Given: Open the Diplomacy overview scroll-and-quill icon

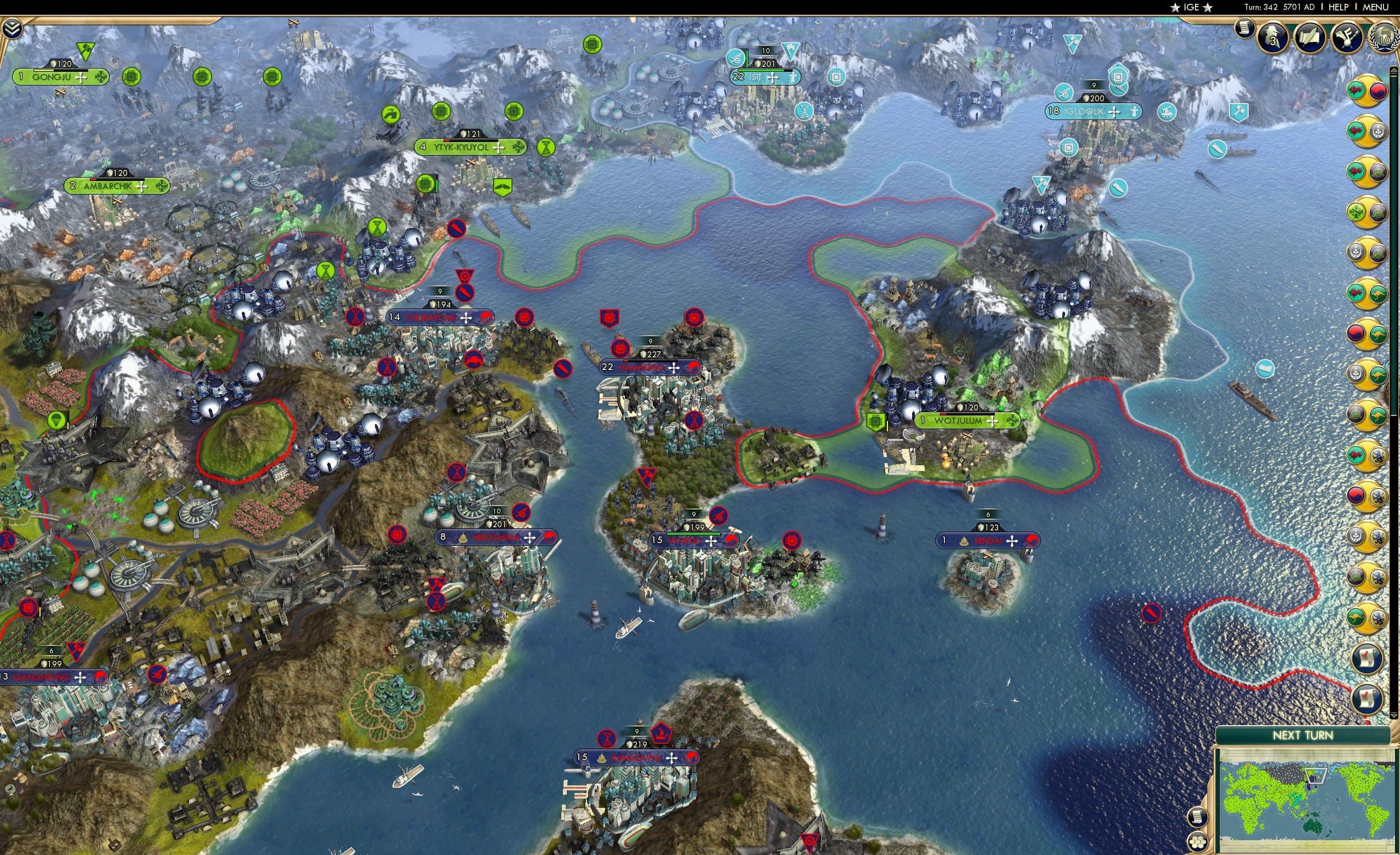Looking at the screenshot, I should tap(1309, 36).
